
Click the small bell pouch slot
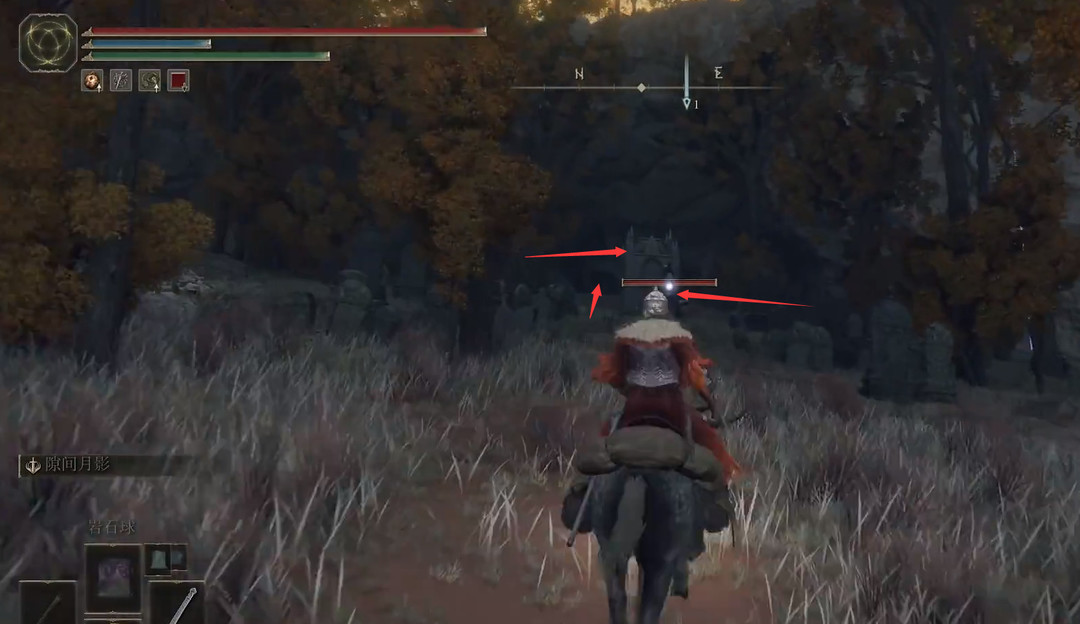coord(166,559)
